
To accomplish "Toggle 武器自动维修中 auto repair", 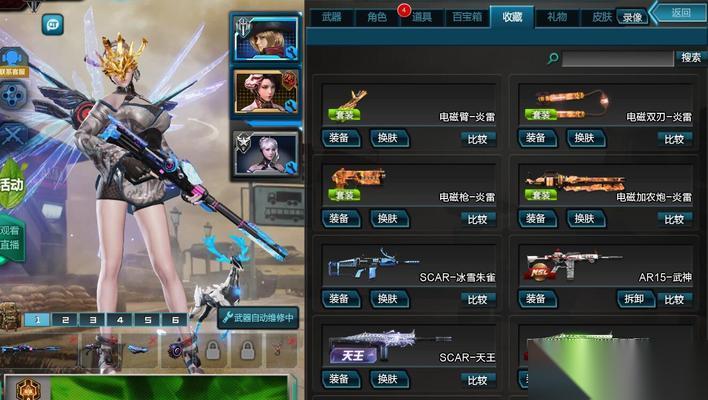I will (257, 318).
